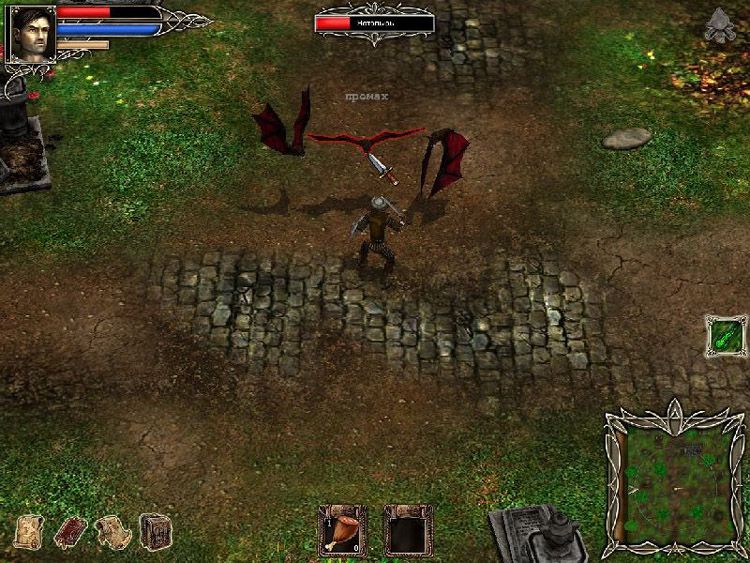750x563 pixels.
Task: Activate the green skill icon above the minimap
Action: click(x=725, y=336)
